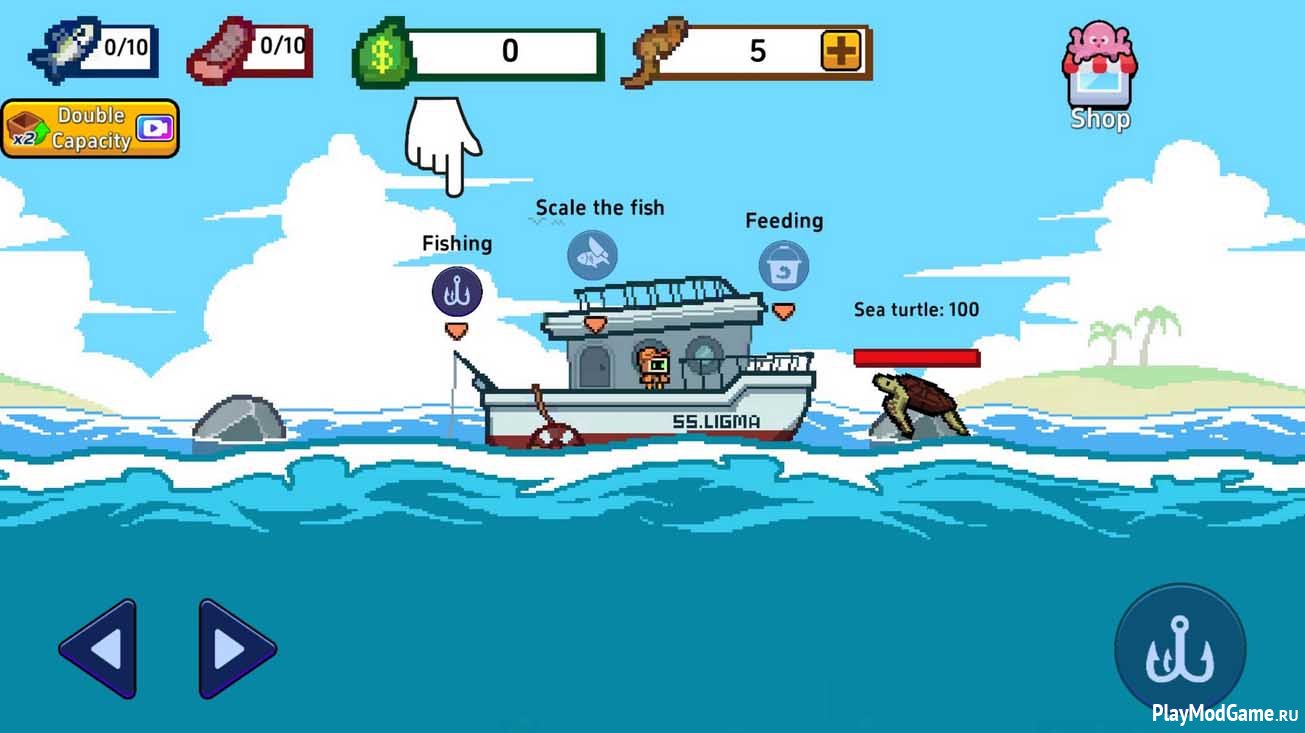Move the boat with the left arrow
This screenshot has height=733, width=1305.
tap(98, 649)
